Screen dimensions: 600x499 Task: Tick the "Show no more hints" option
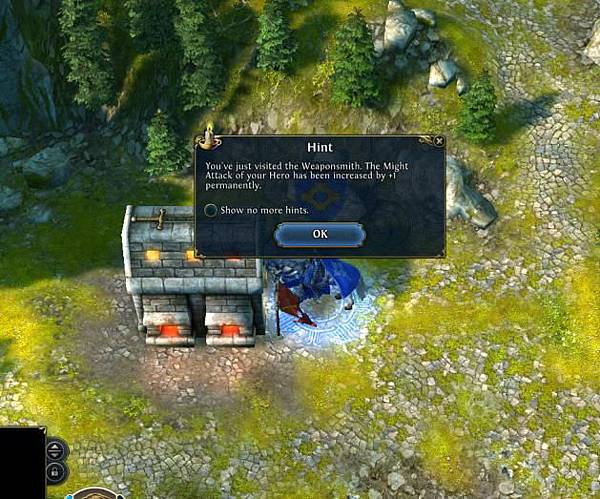211,210
